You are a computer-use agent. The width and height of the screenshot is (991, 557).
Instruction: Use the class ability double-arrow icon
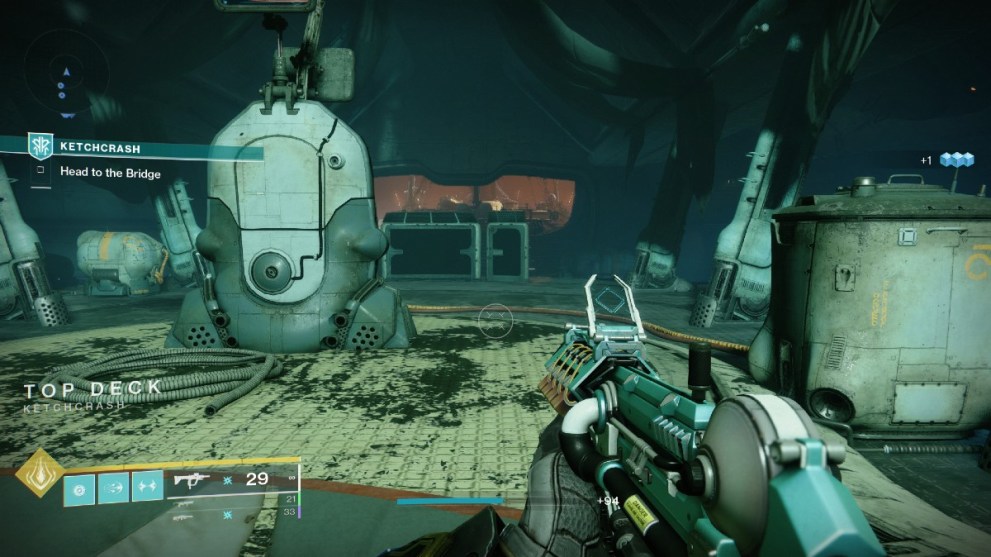pos(147,487)
